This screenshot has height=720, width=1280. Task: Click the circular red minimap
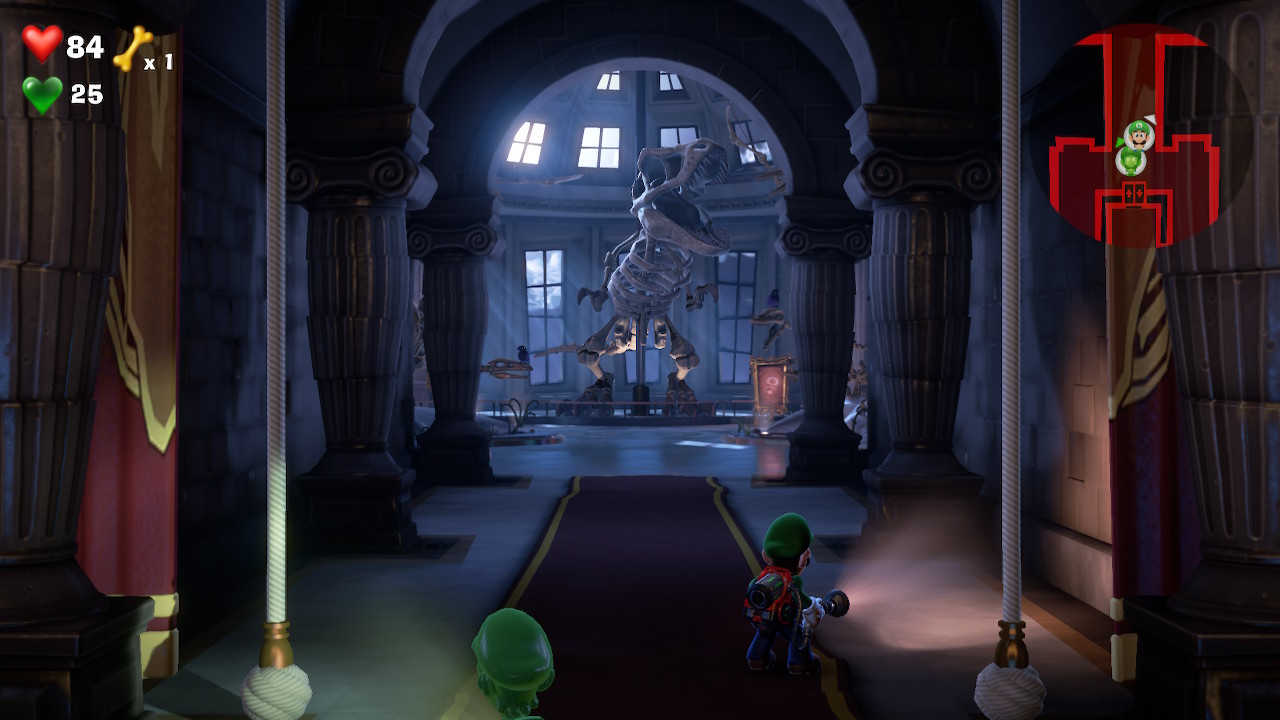pyautogui.click(x=1140, y=135)
